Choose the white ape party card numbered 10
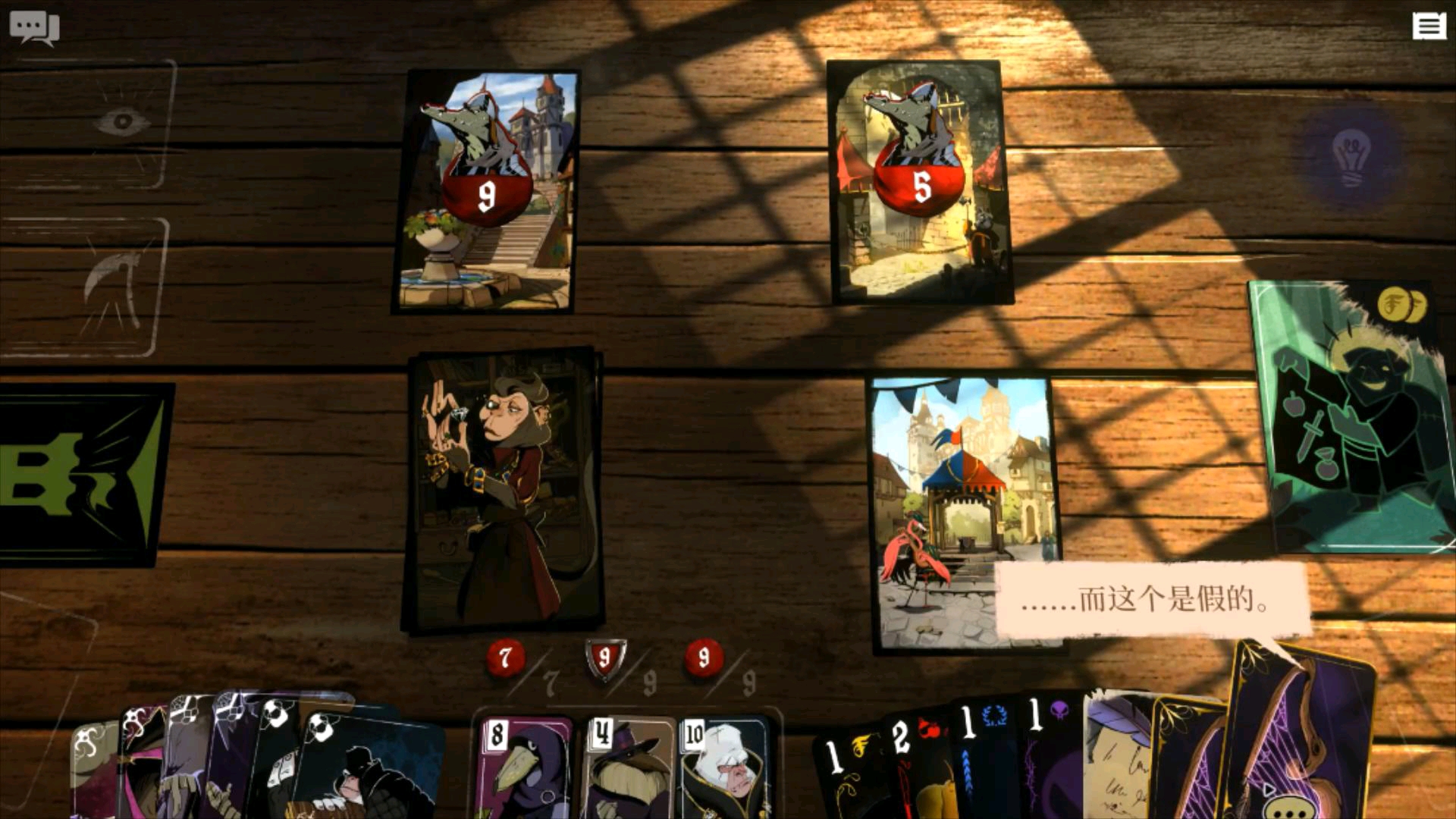Image resolution: width=1456 pixels, height=819 pixels. tap(724, 767)
